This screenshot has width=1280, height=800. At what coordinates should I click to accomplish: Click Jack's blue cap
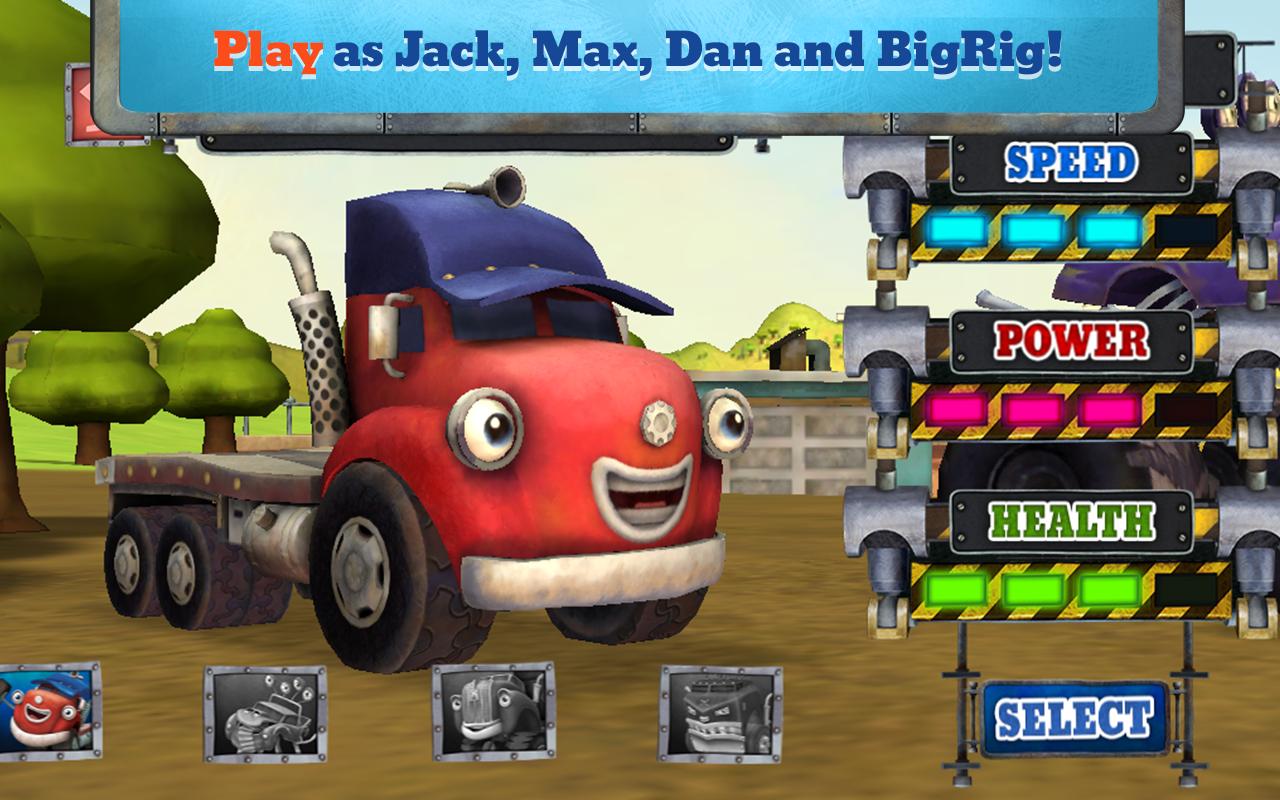[490, 250]
